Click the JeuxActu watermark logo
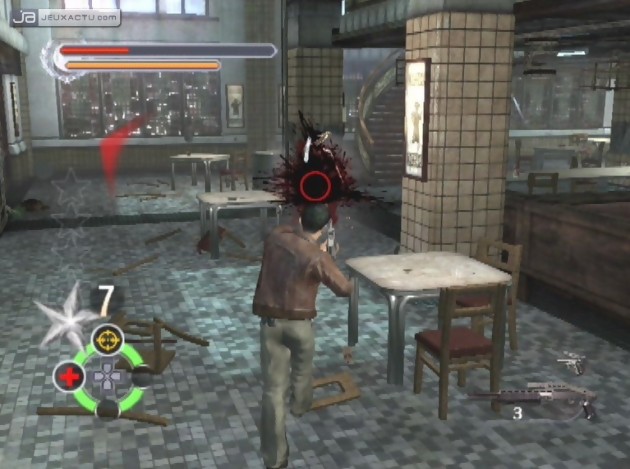This screenshot has width=630, height=469. tap(67, 17)
